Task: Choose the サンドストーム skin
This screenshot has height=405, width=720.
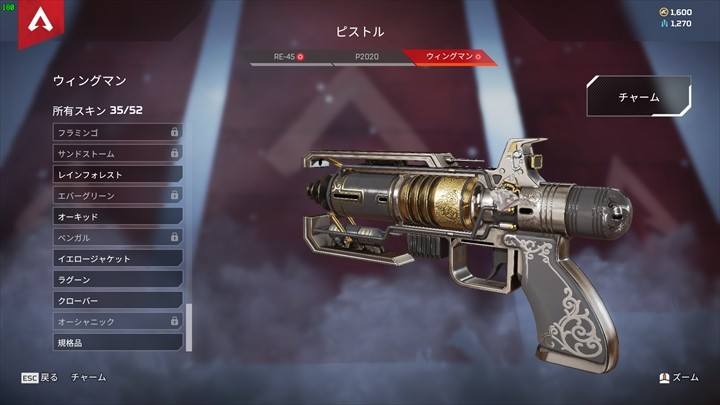Action: [116, 153]
